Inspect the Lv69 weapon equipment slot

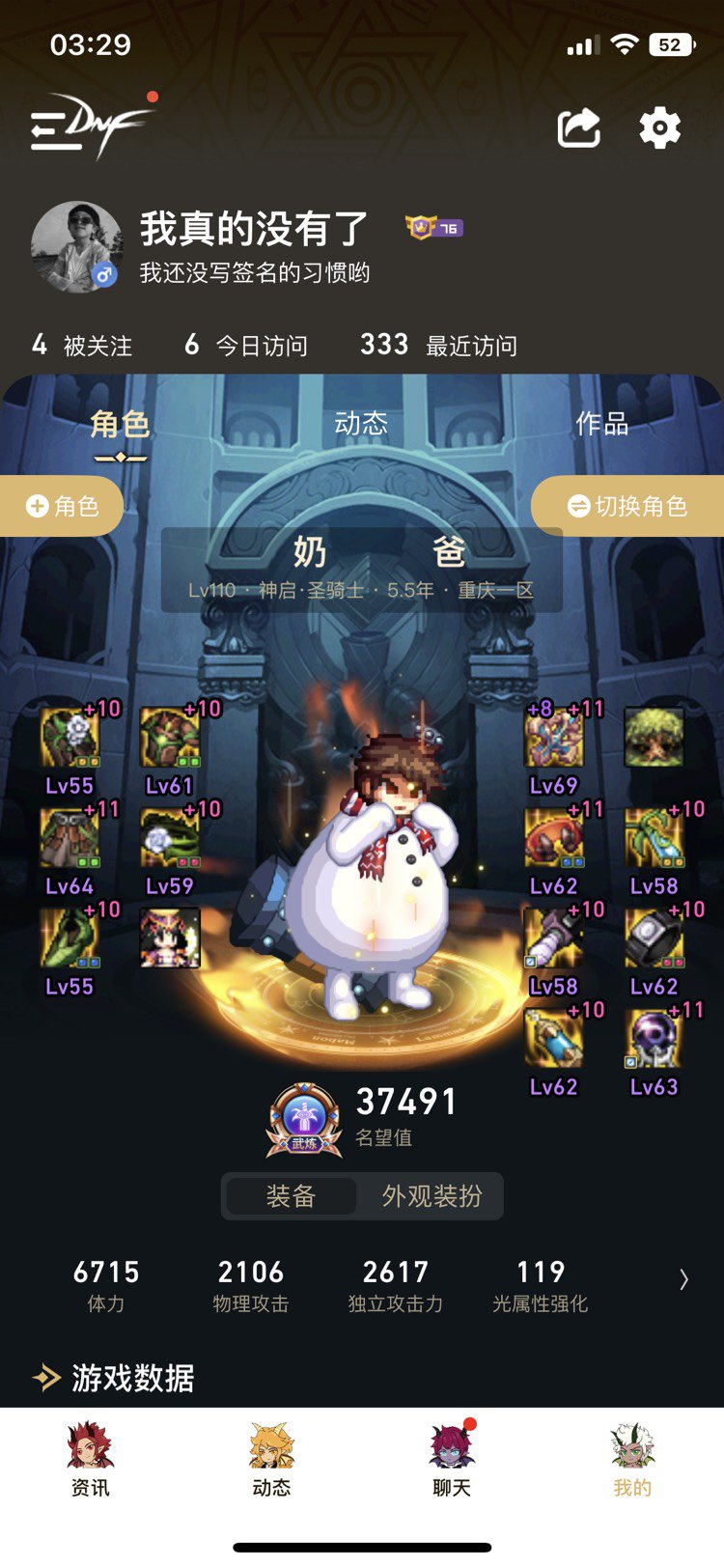pyautogui.click(x=554, y=740)
